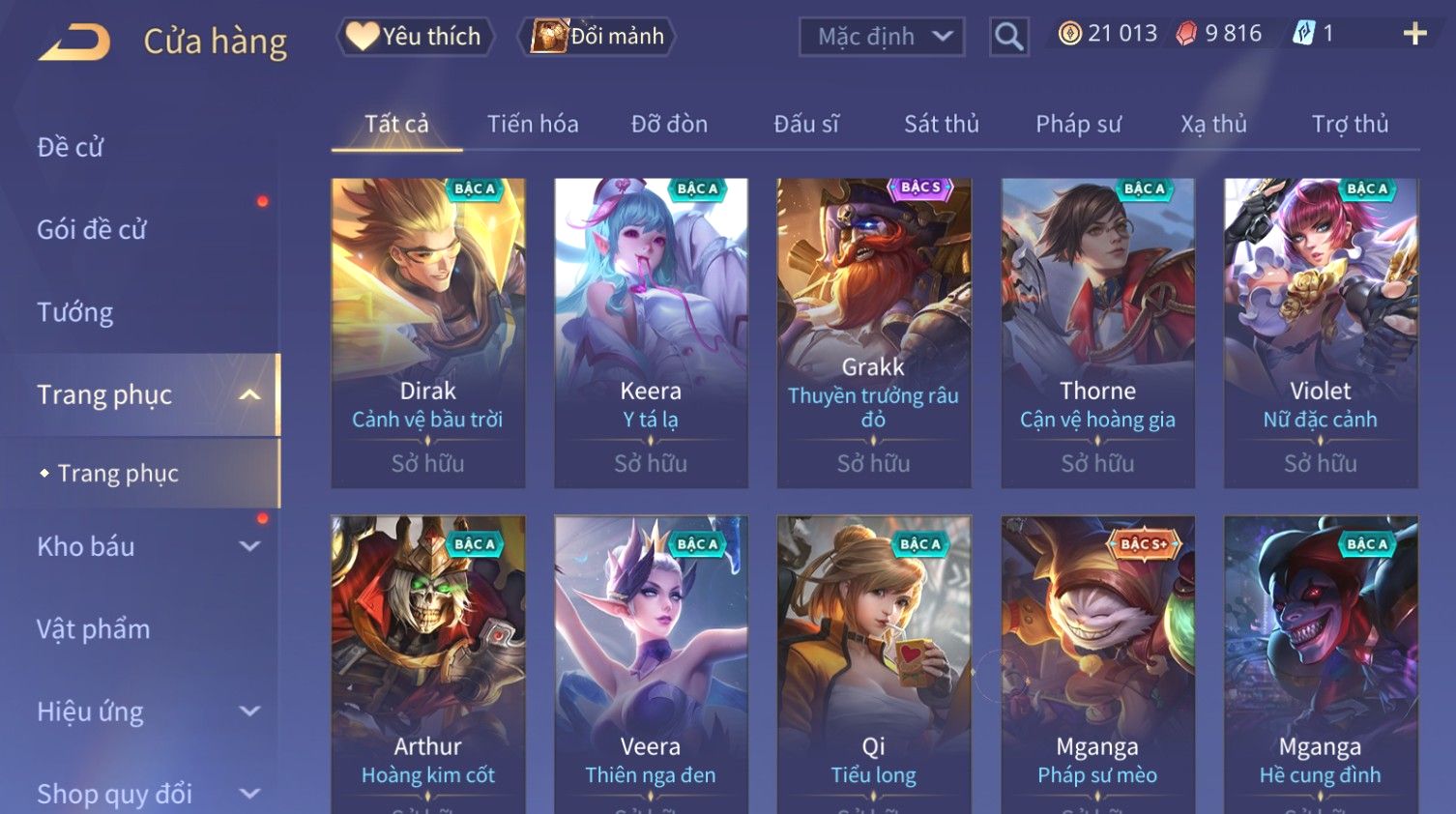This screenshot has height=814, width=1456.
Task: Open the Đổi mảnh fragment exchange
Action: [598, 37]
